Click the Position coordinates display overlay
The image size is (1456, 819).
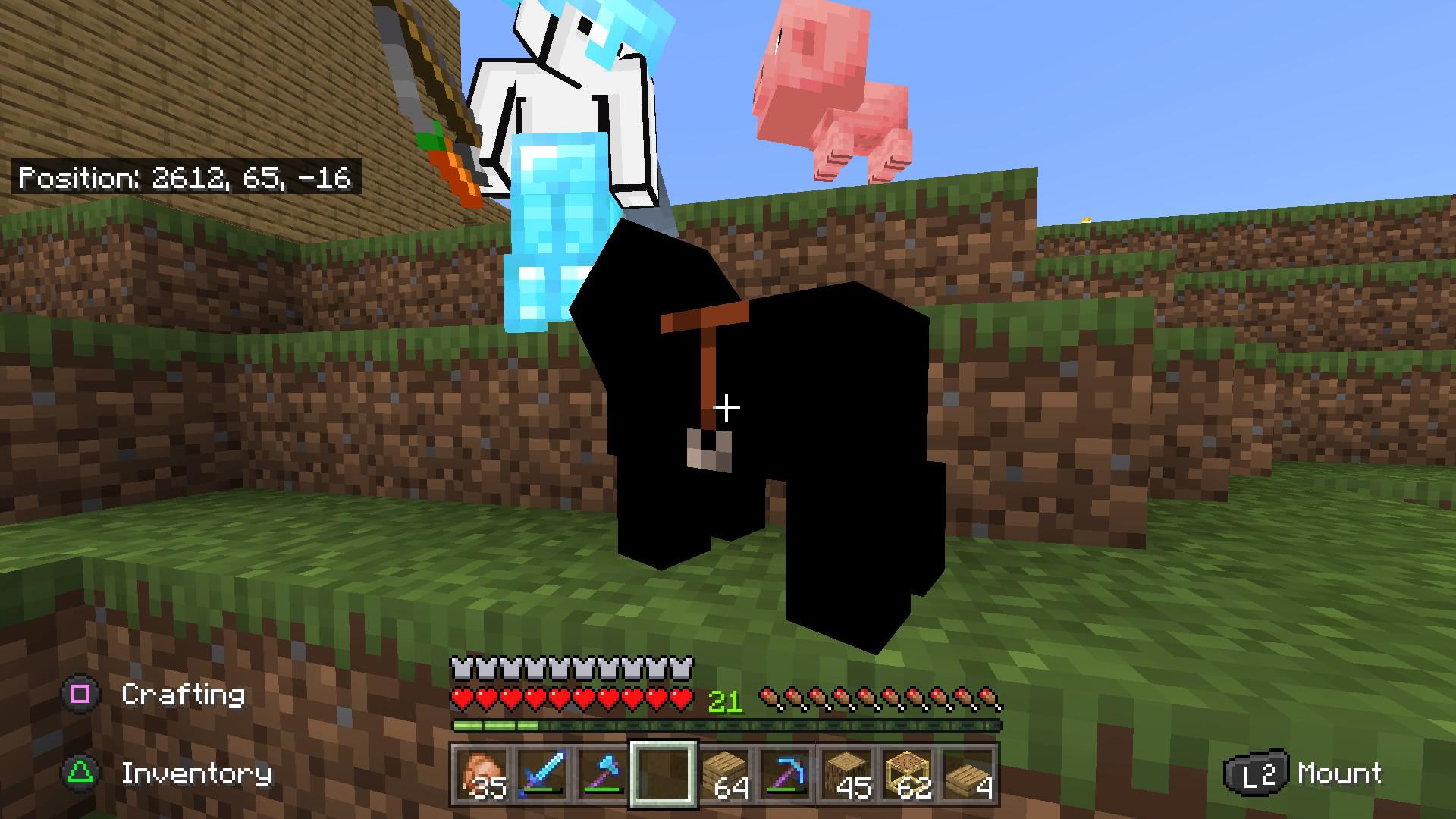pyautogui.click(x=185, y=180)
